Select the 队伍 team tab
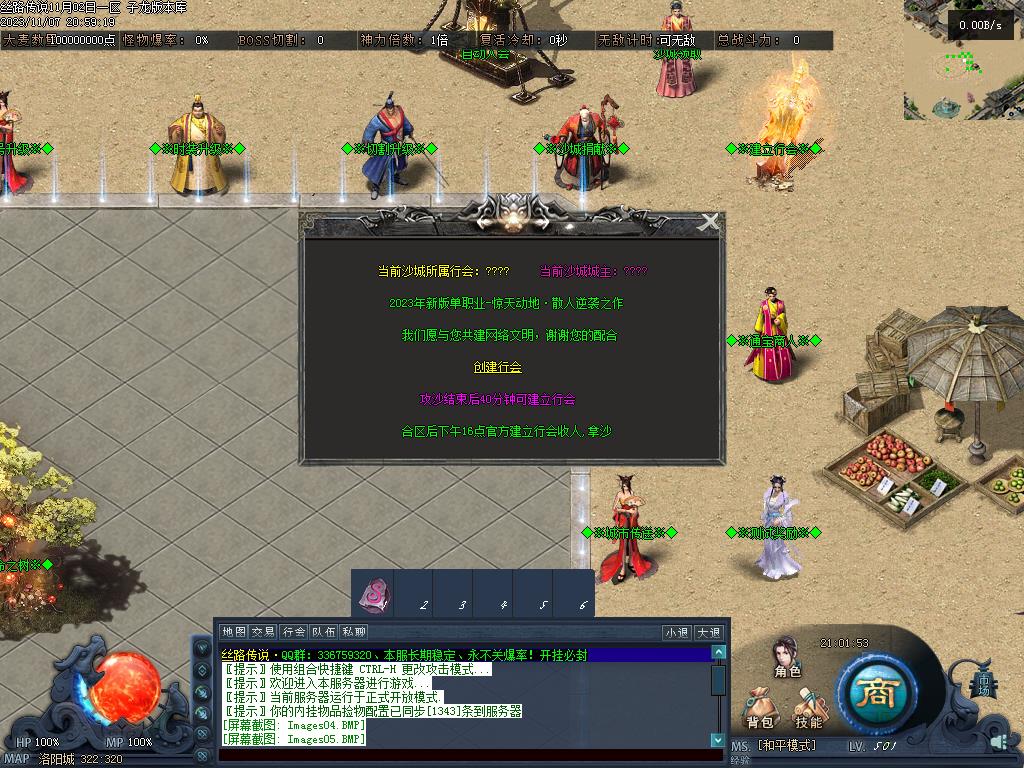Viewport: 1024px width, 768px height. point(323,632)
